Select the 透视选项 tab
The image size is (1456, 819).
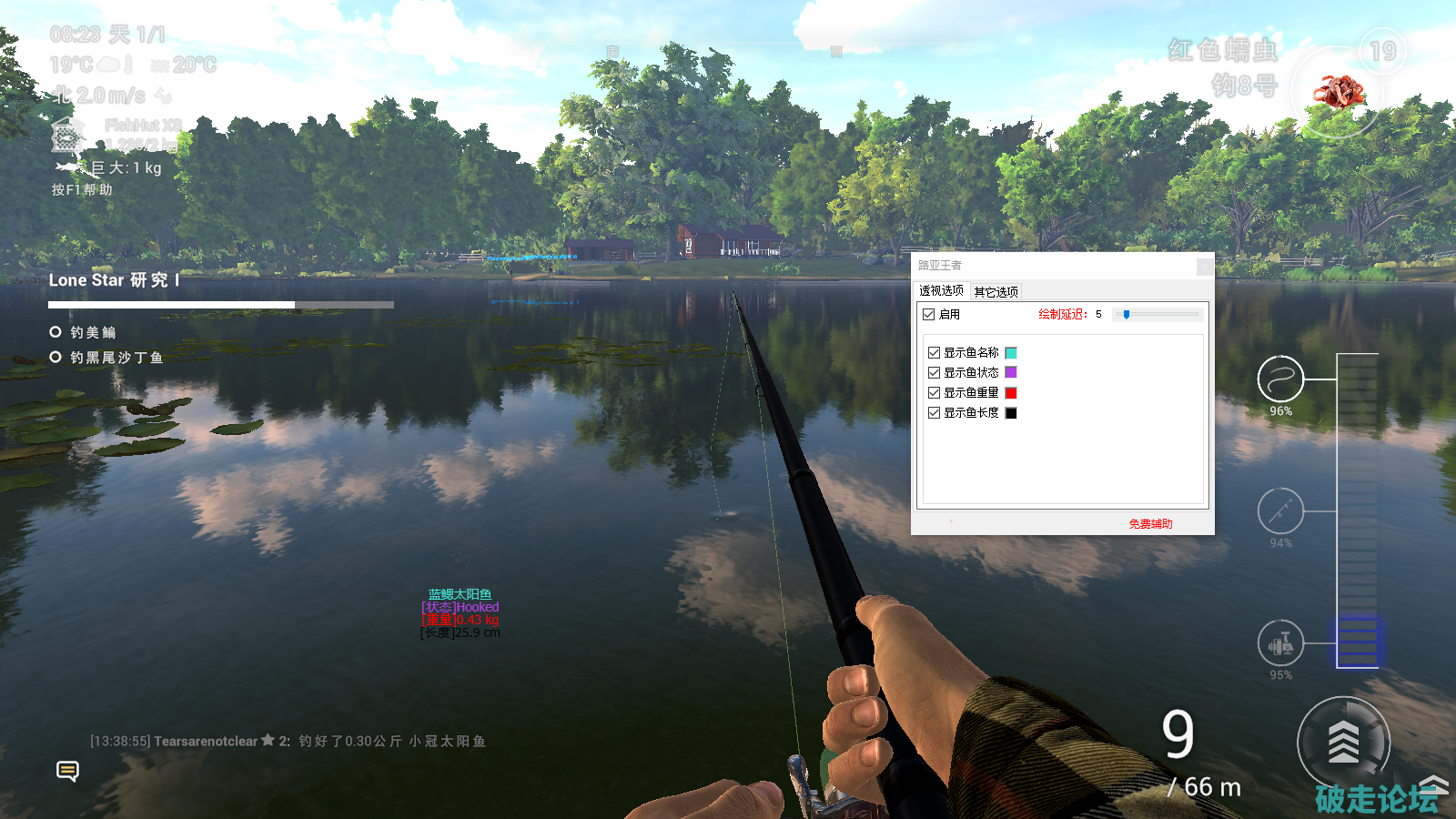pyautogui.click(x=941, y=291)
